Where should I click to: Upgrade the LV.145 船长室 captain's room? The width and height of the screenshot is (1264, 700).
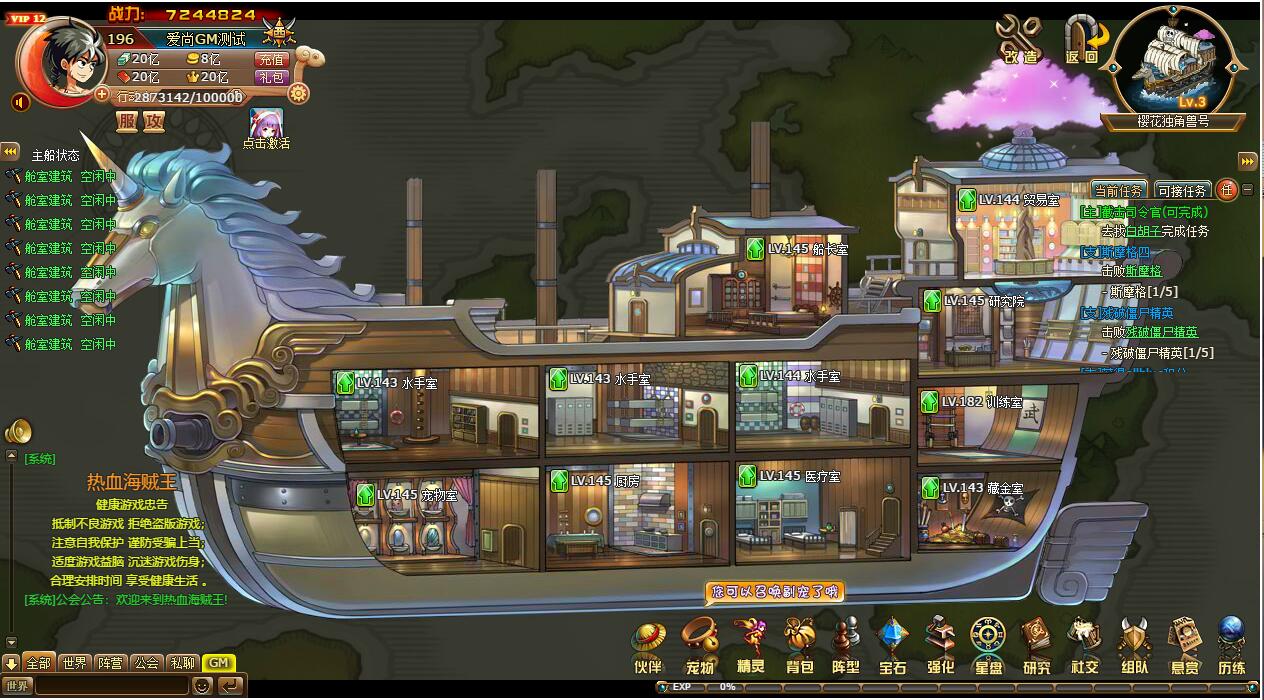click(755, 249)
